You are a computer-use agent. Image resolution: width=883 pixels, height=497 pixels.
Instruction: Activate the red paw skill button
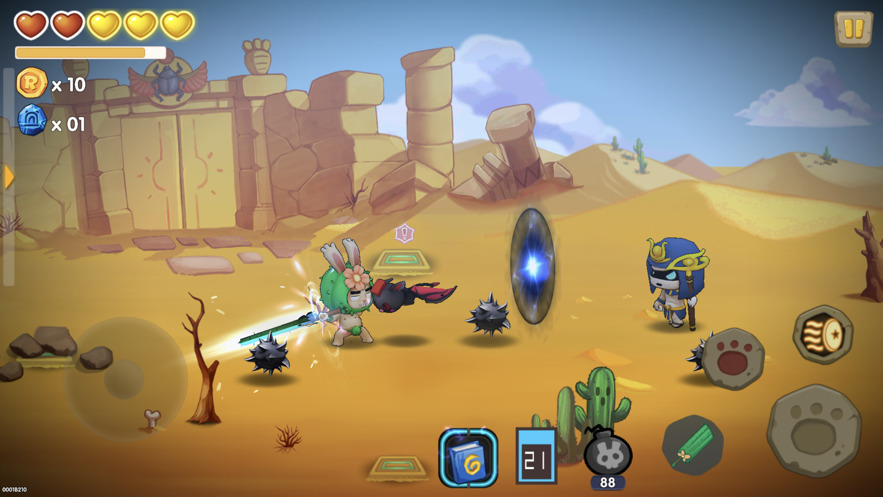point(733,357)
